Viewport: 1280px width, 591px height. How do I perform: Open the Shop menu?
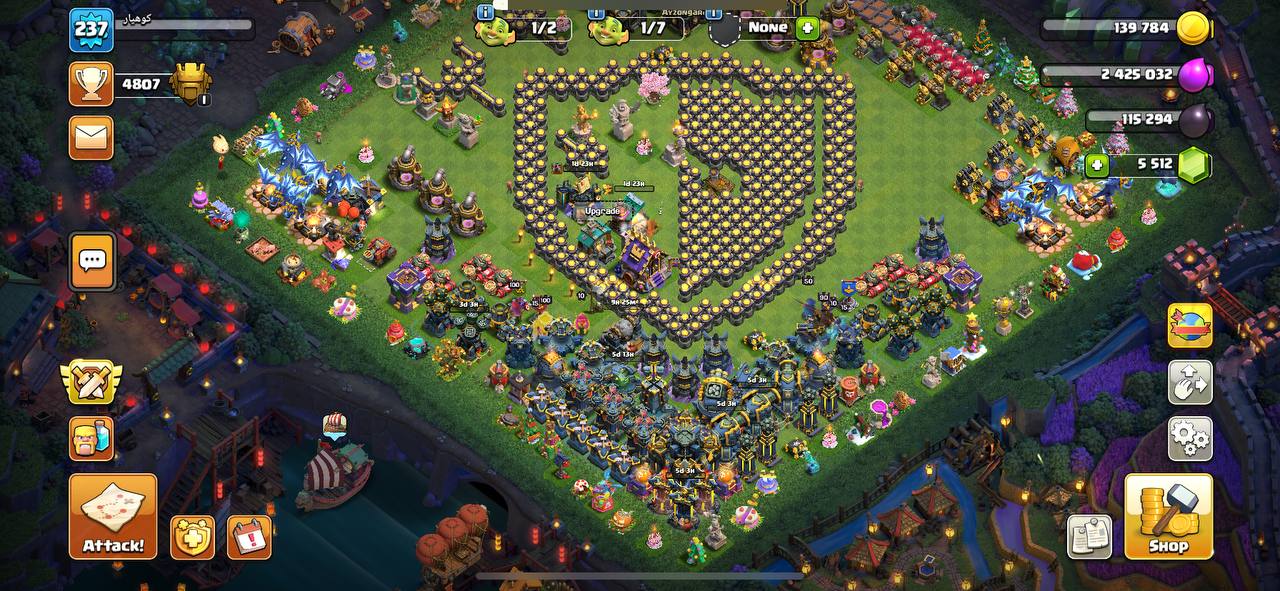click(1168, 516)
